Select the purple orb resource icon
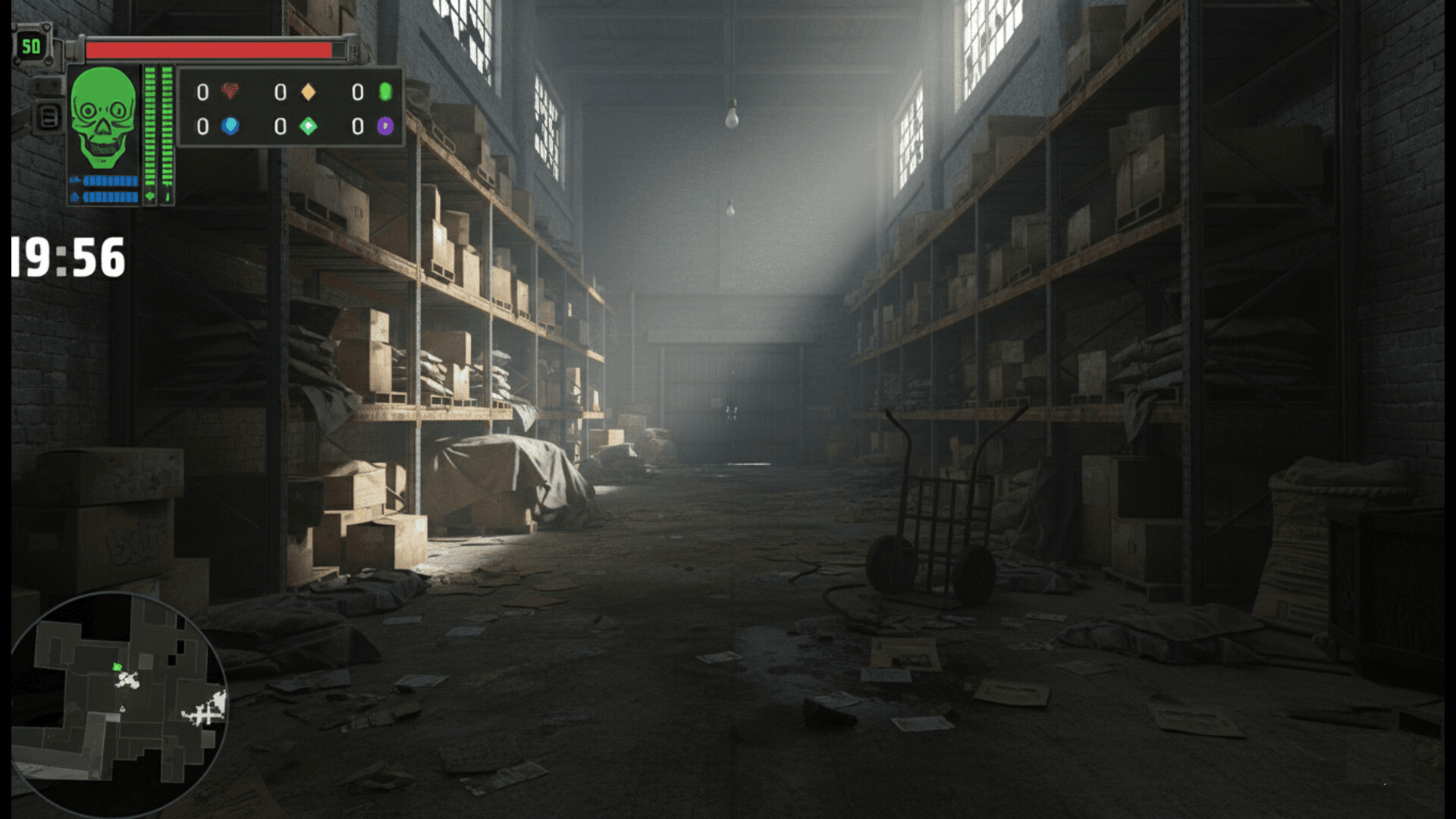1456x819 pixels. click(x=385, y=126)
